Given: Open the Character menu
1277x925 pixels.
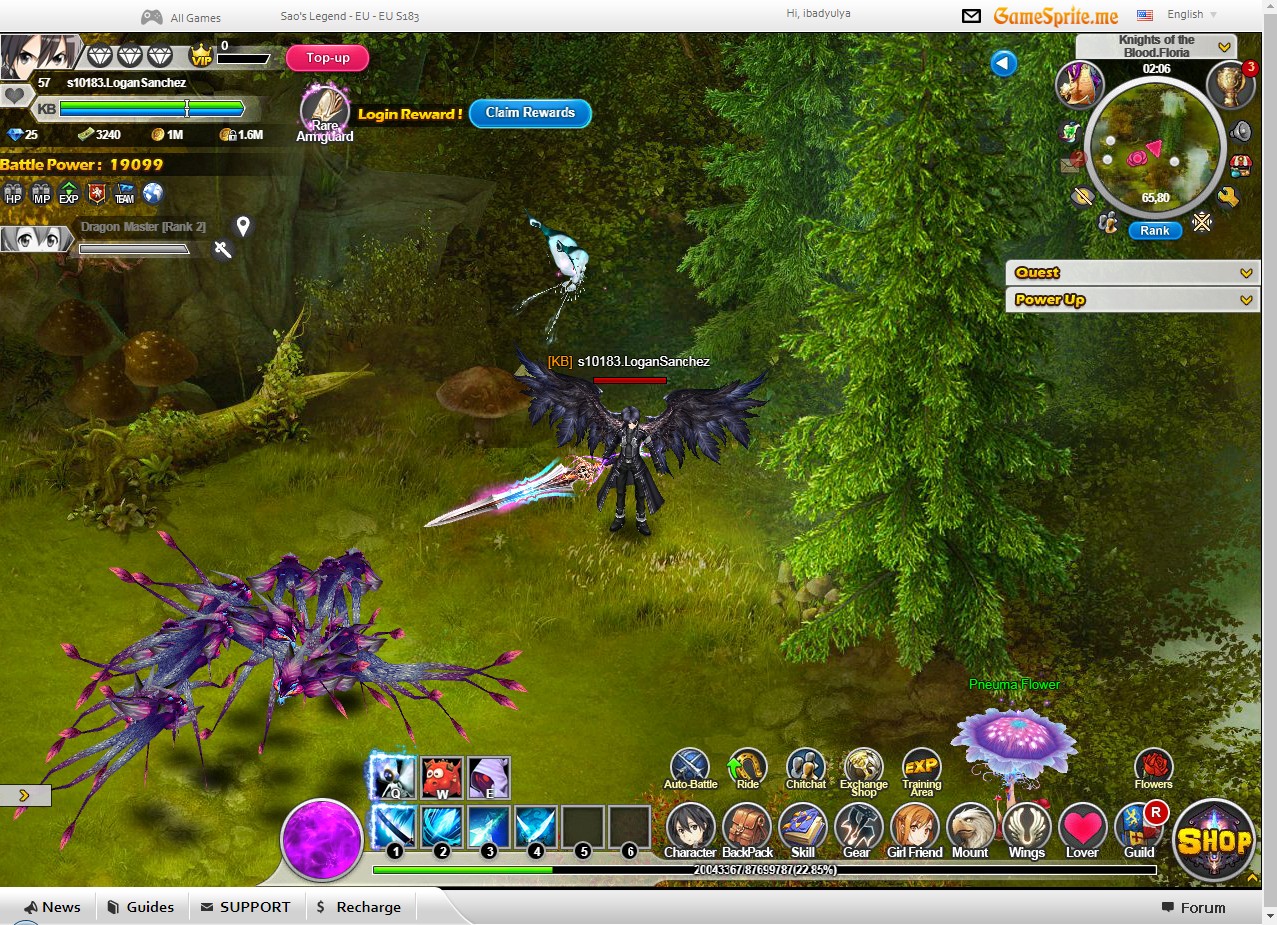Looking at the screenshot, I should (690, 829).
